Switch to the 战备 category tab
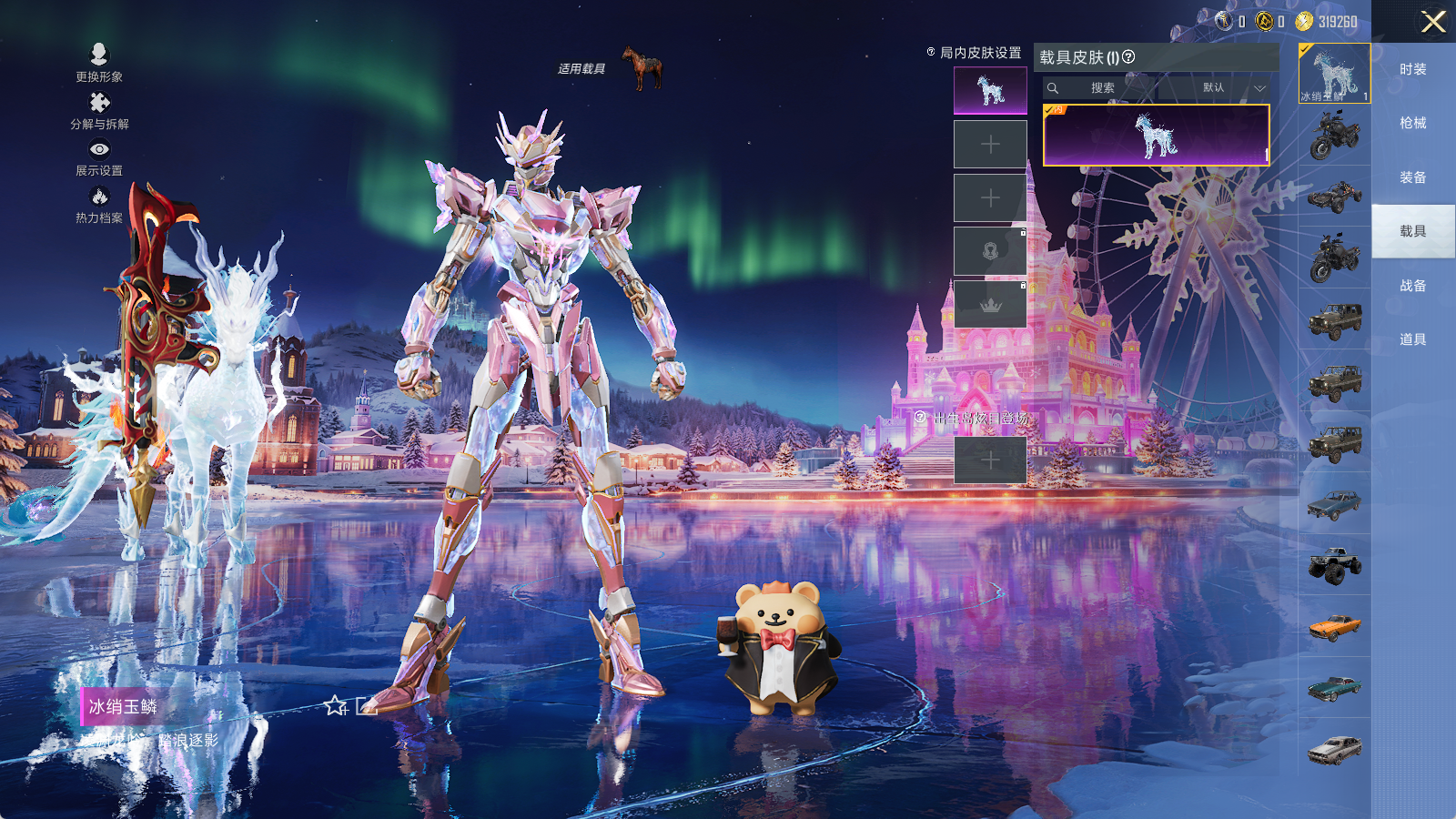Viewport: 1456px width, 819px height. point(1412,286)
